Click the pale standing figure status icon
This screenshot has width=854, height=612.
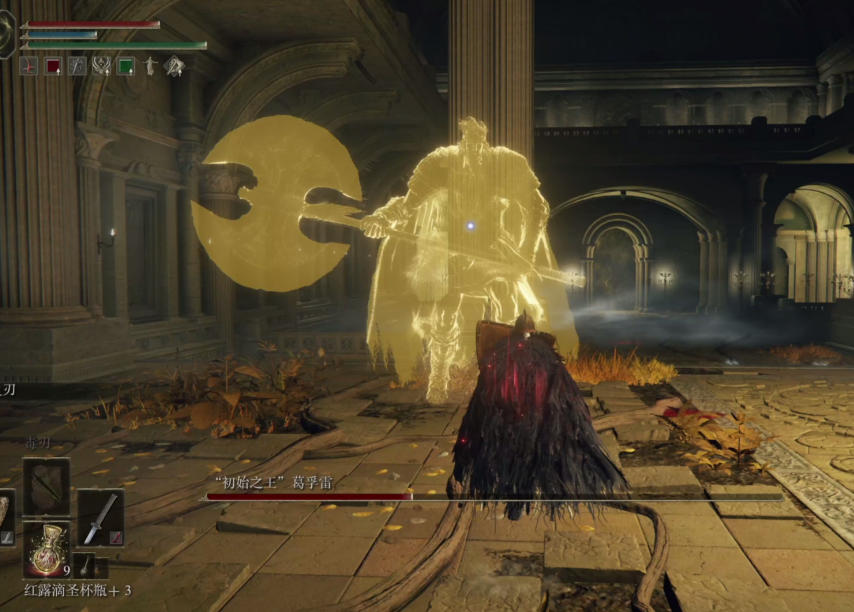coord(150,66)
